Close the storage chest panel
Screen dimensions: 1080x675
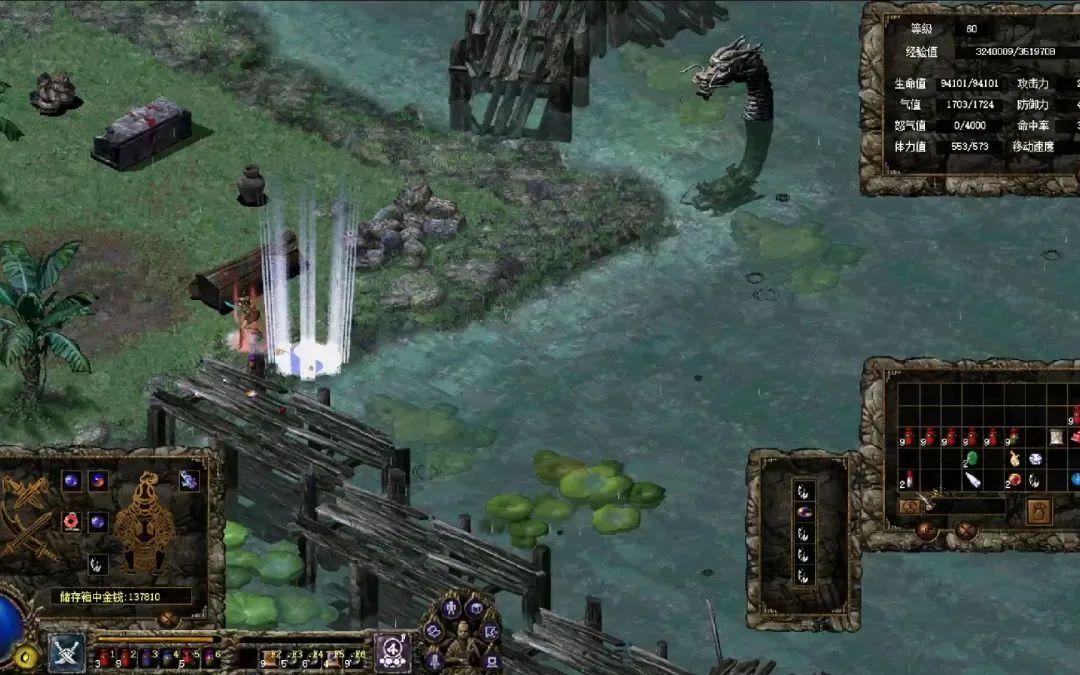(169, 619)
